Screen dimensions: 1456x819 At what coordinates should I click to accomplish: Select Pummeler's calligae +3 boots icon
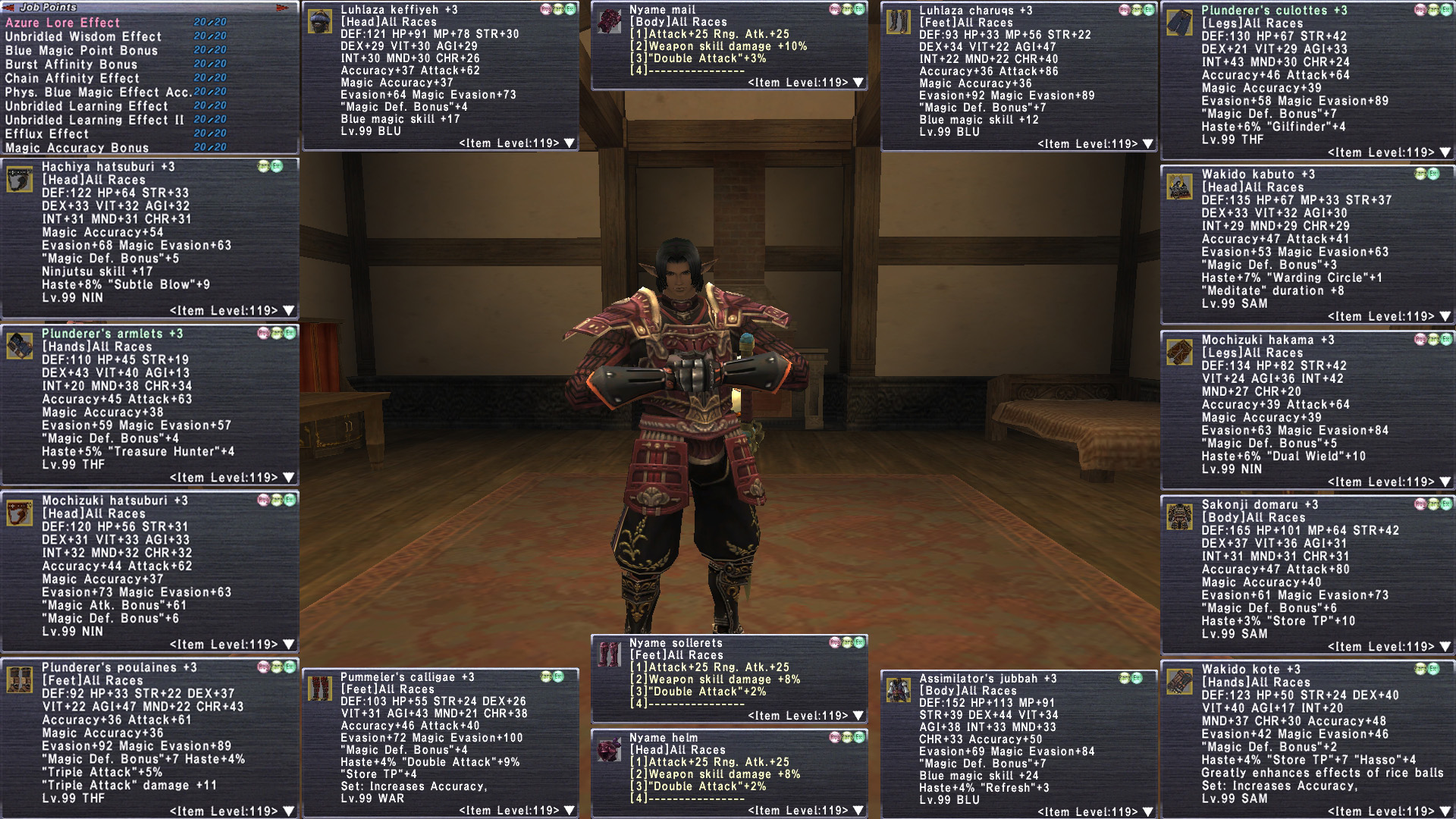click(x=320, y=689)
